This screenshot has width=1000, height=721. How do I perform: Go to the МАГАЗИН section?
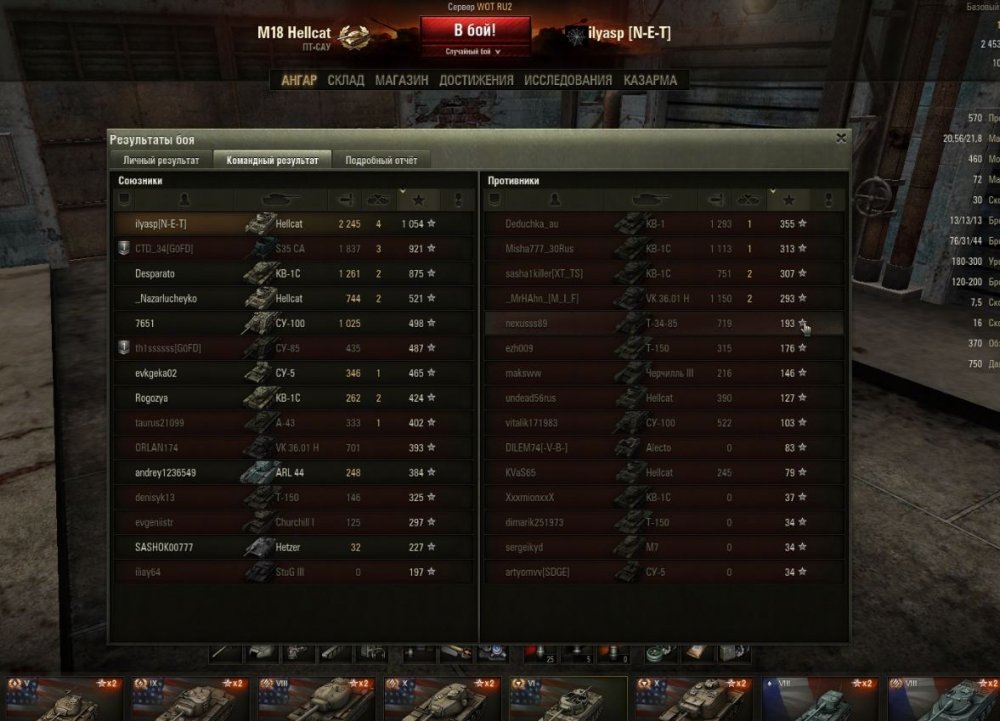point(402,80)
